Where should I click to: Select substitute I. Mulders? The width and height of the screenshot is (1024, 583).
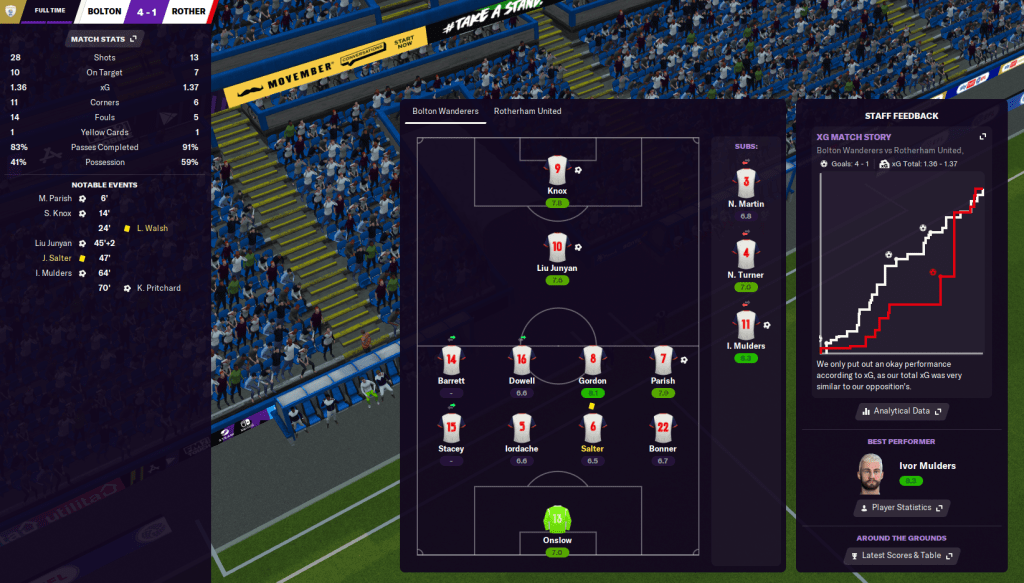(746, 325)
